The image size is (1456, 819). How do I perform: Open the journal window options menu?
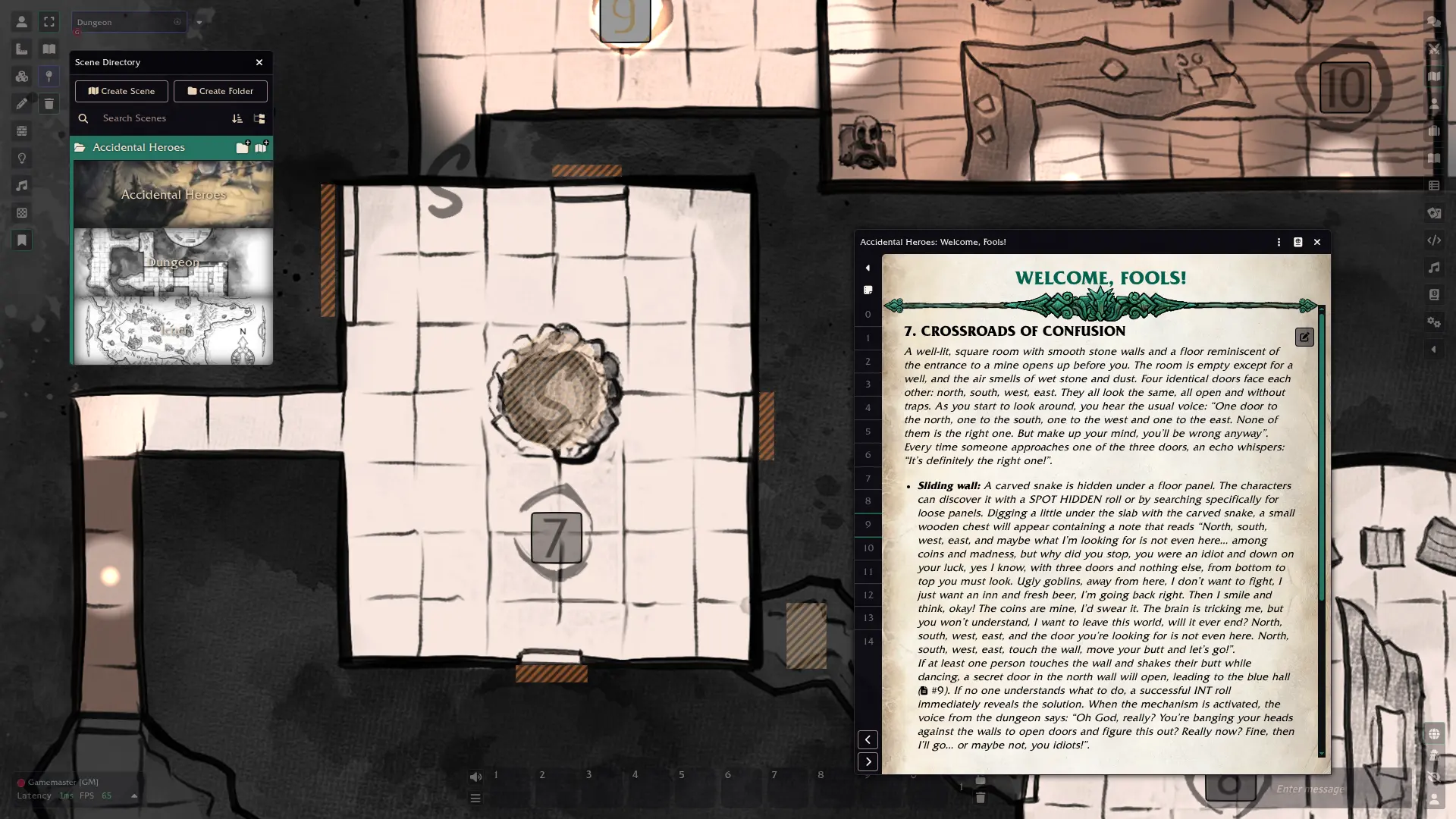(x=1279, y=242)
